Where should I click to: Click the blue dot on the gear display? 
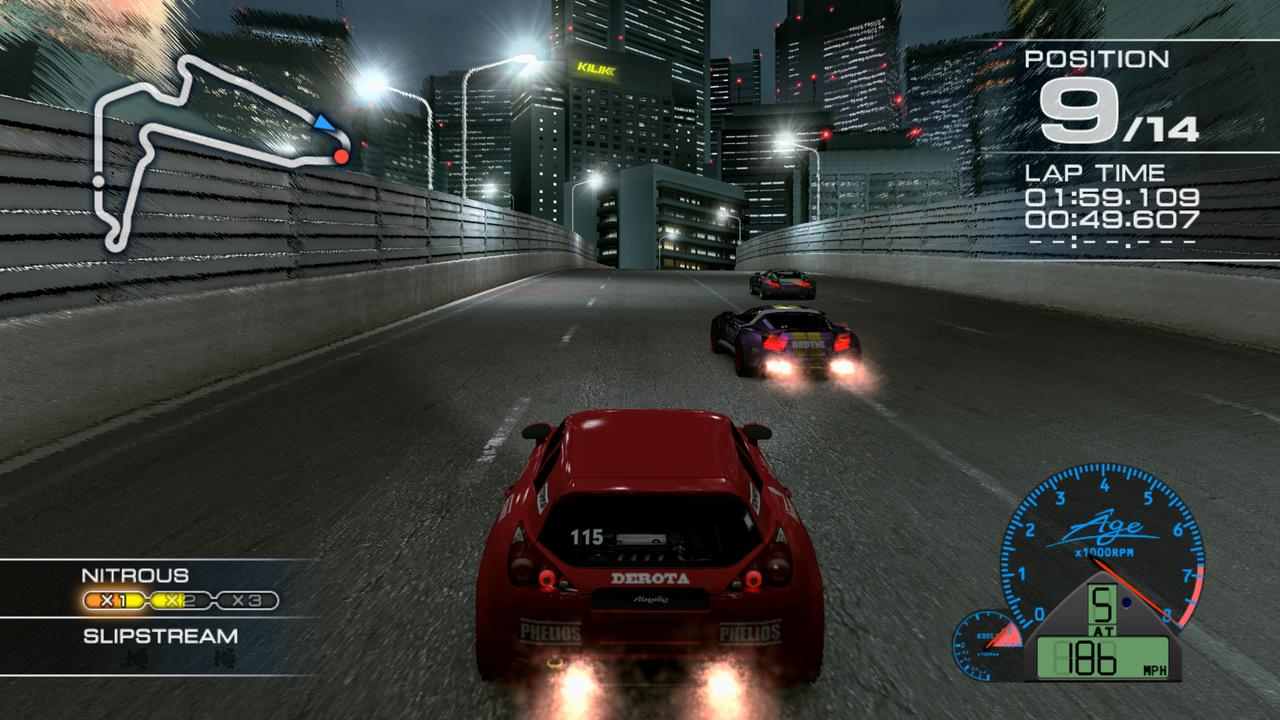pyautogui.click(x=1127, y=601)
